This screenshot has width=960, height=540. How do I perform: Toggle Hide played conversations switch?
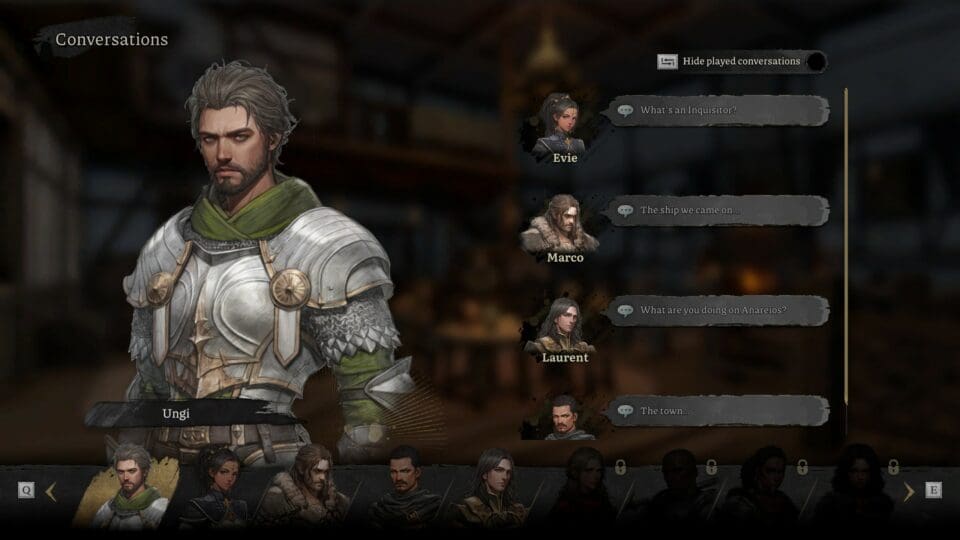click(x=816, y=62)
